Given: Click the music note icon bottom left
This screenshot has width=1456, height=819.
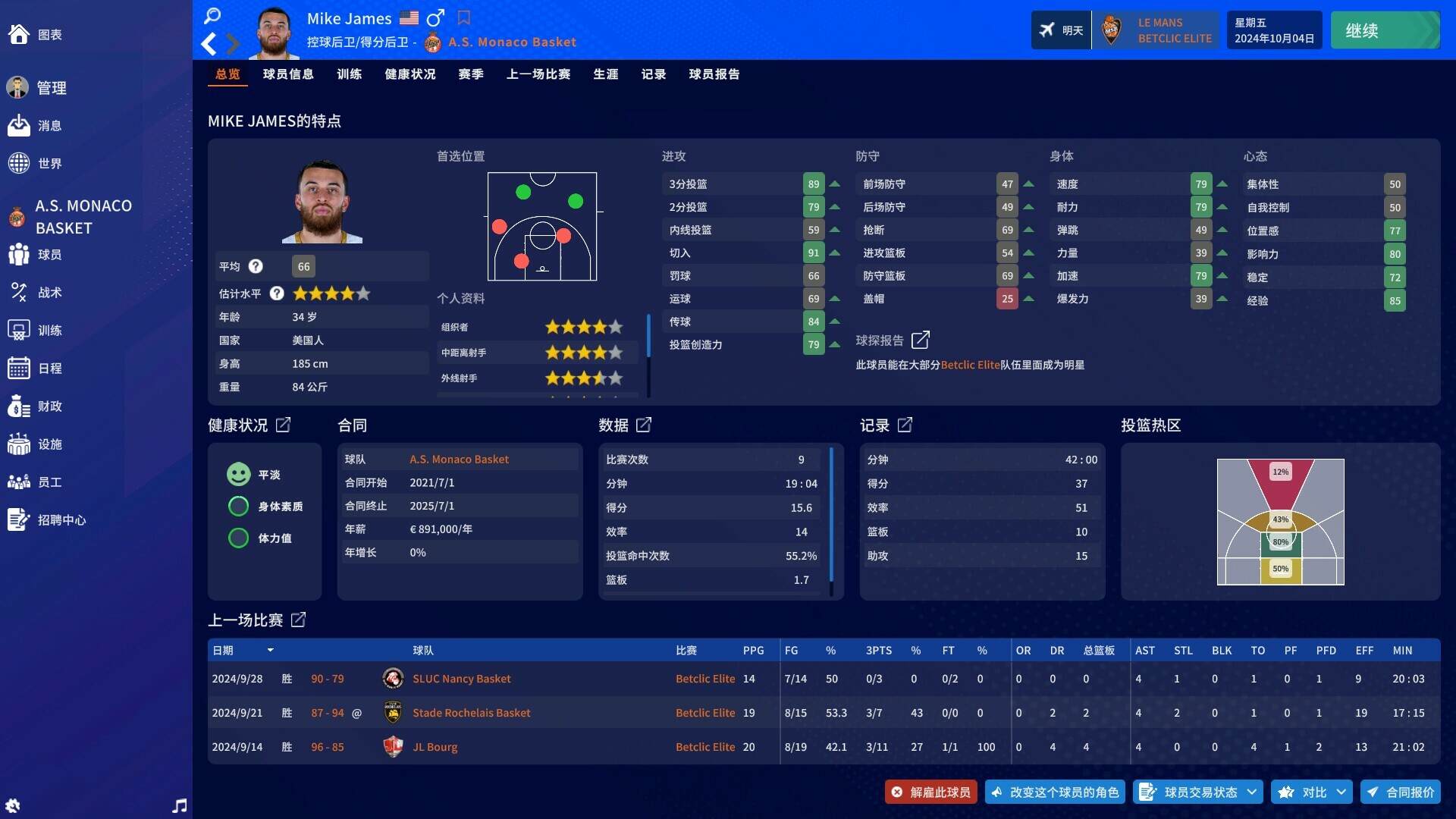Looking at the screenshot, I should [180, 805].
